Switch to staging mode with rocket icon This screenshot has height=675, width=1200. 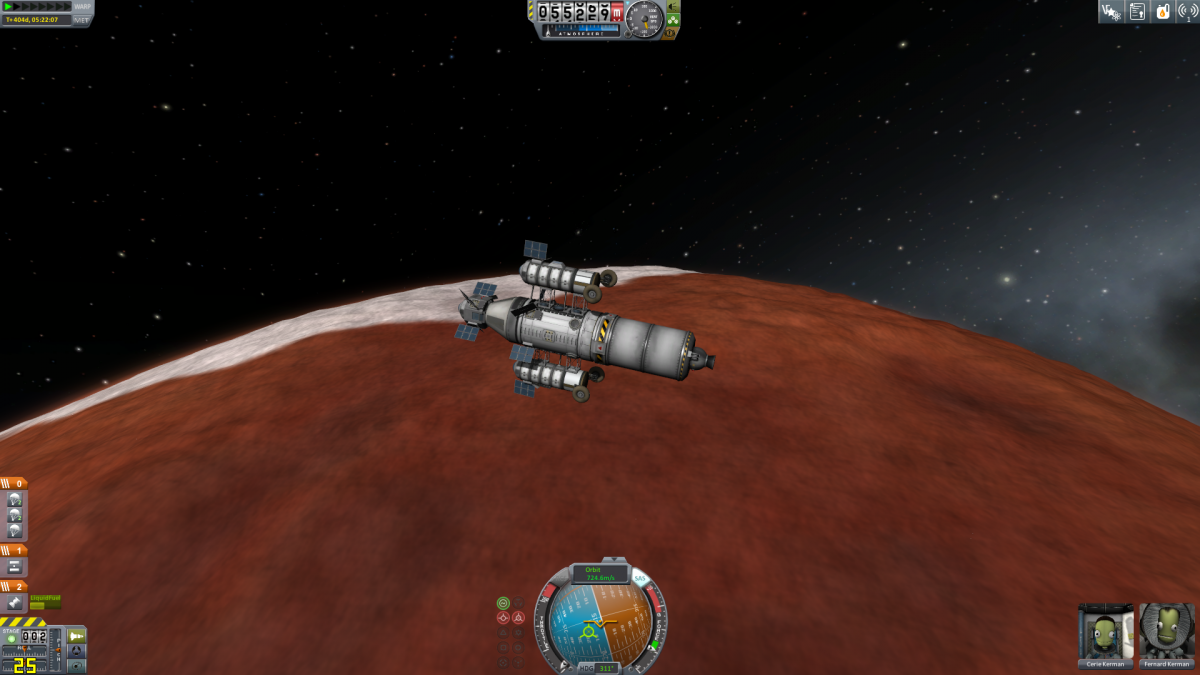pyautogui.click(x=77, y=636)
